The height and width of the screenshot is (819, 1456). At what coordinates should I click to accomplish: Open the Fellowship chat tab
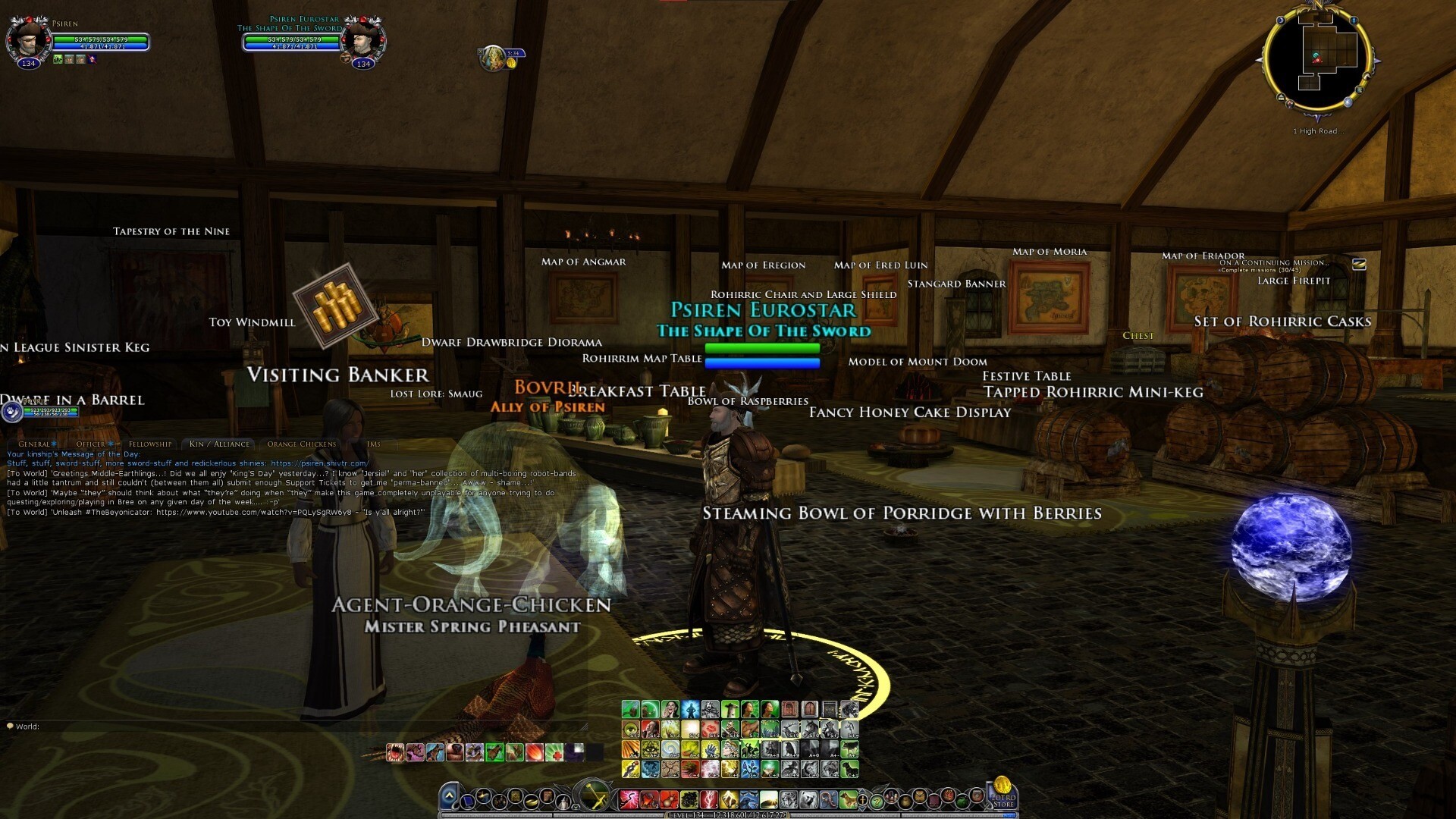coord(150,444)
